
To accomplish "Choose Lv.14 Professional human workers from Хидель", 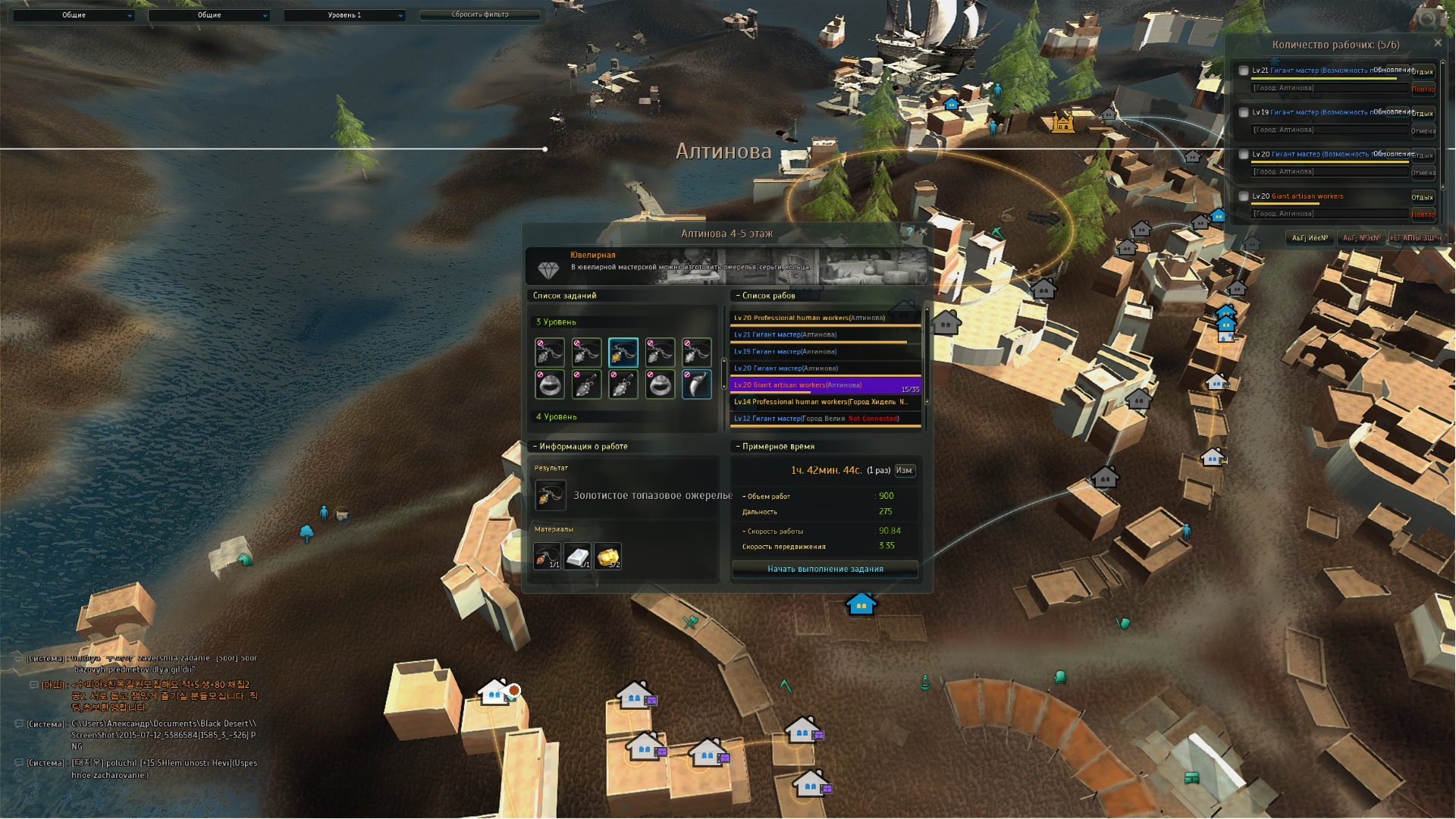I will pyautogui.click(x=825, y=402).
